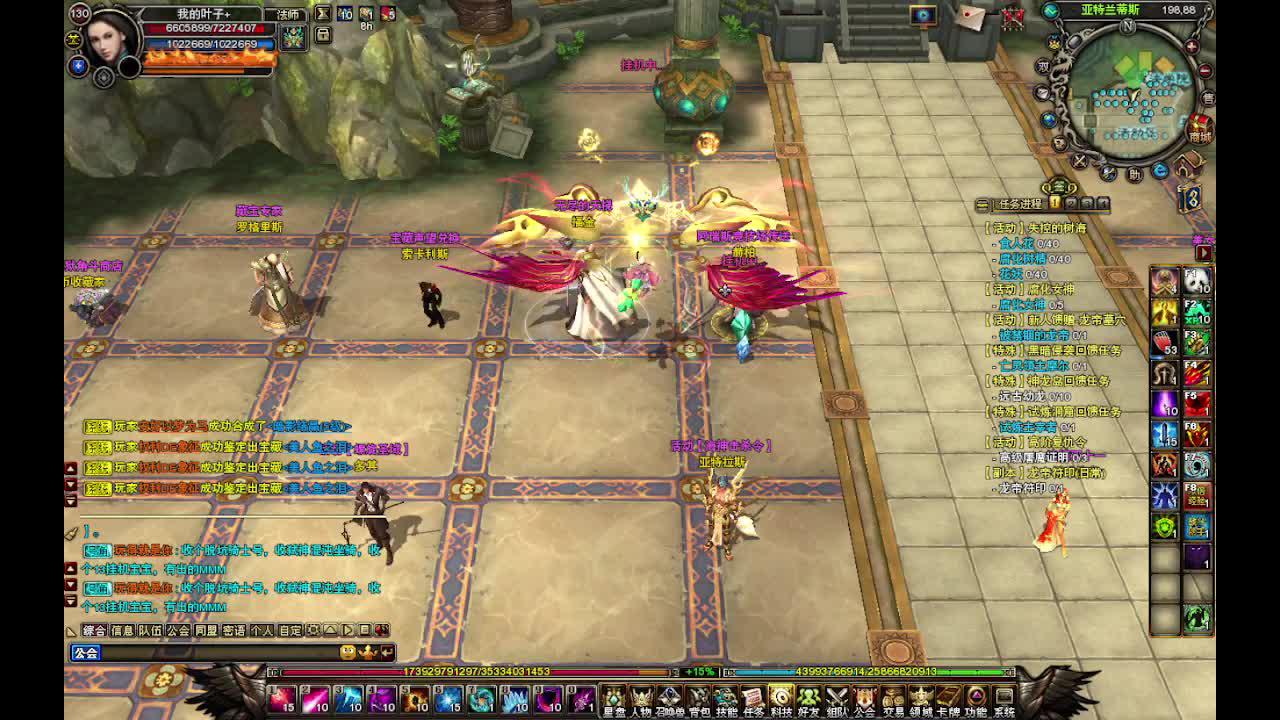Open the 好友 friends list
Image resolution: width=1280 pixels, height=720 pixels.
pos(808,700)
